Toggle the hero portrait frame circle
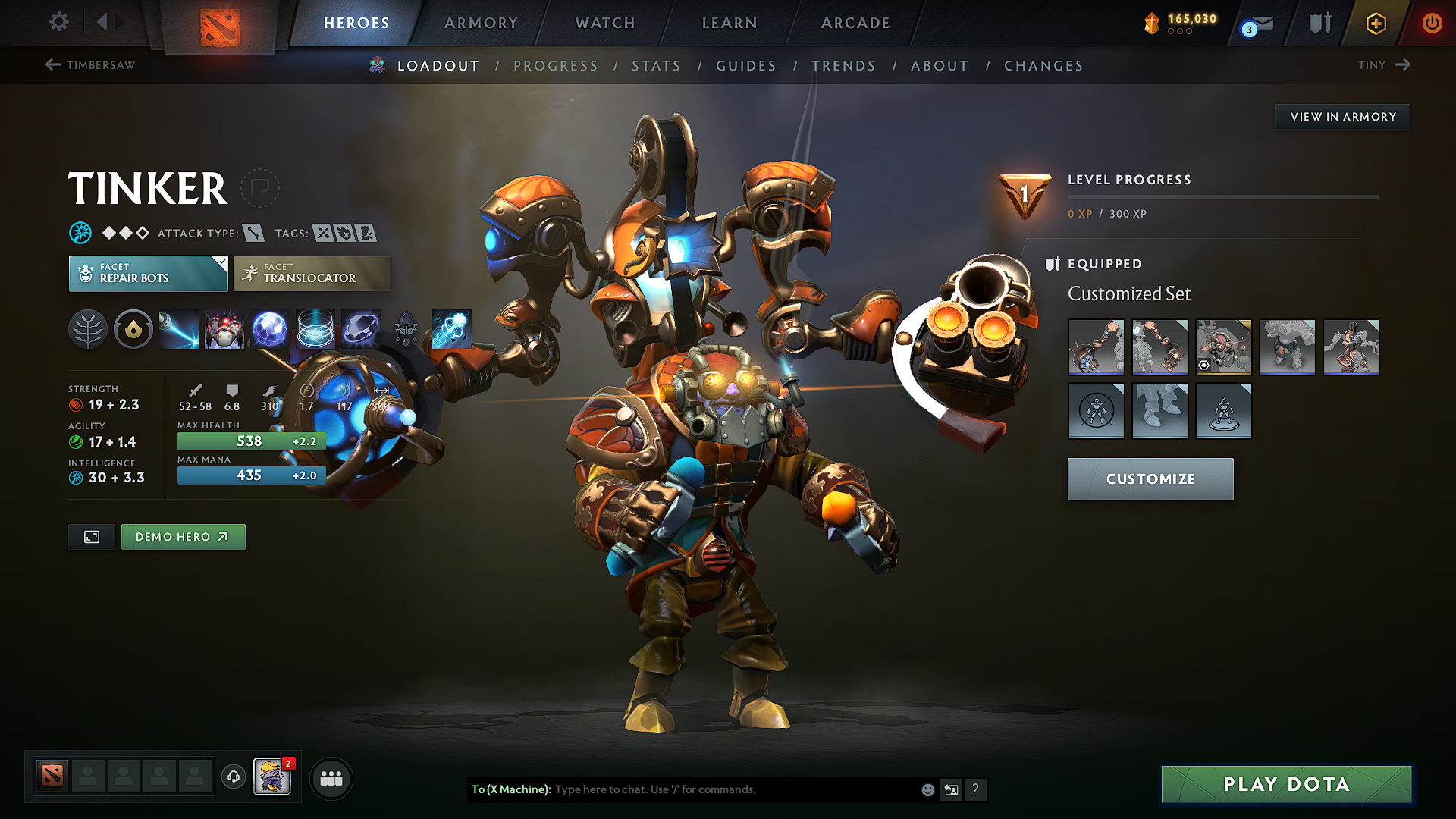1456x819 pixels. point(260,189)
